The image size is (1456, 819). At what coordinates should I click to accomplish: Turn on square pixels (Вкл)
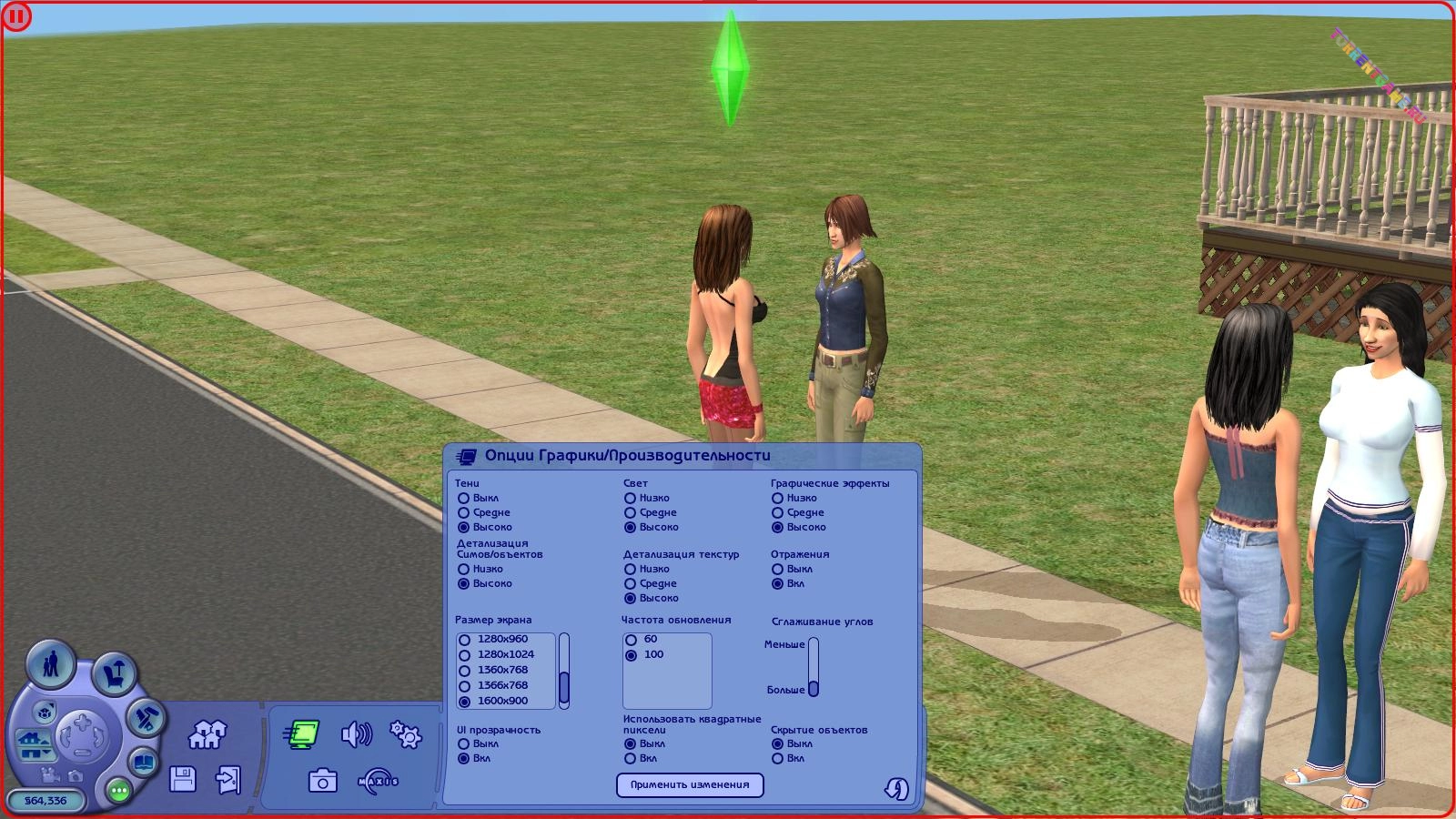click(630, 758)
